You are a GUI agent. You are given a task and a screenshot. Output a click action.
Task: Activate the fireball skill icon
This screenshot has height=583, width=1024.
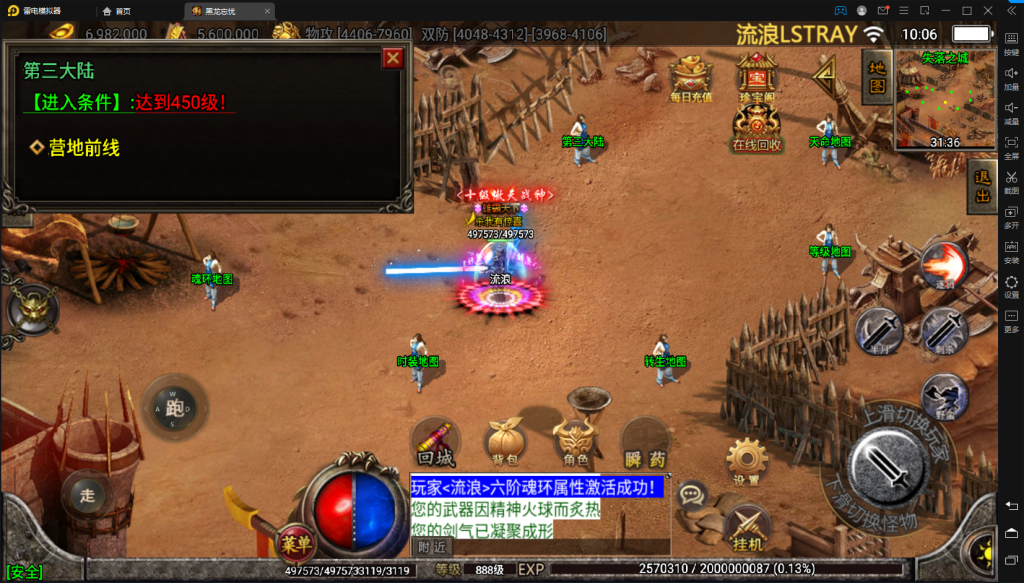click(x=944, y=265)
